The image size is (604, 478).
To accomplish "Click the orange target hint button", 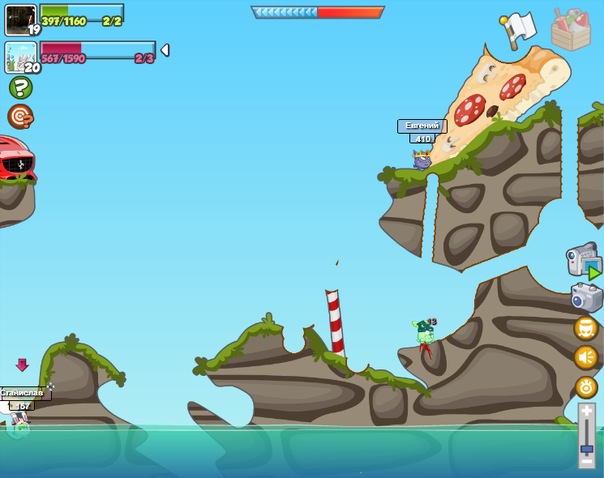I will [20, 117].
